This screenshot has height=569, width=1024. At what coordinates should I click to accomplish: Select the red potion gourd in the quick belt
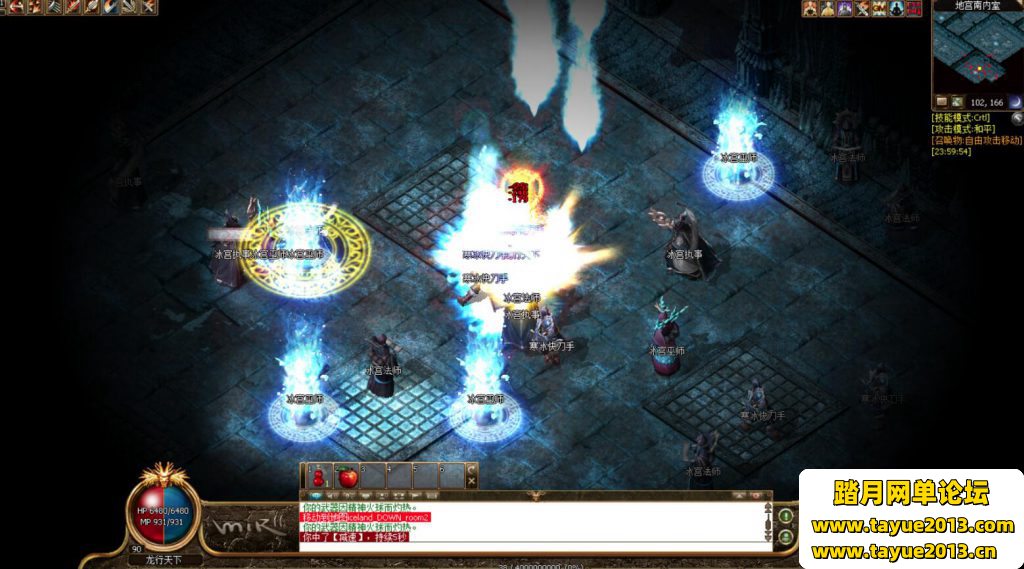click(318, 476)
